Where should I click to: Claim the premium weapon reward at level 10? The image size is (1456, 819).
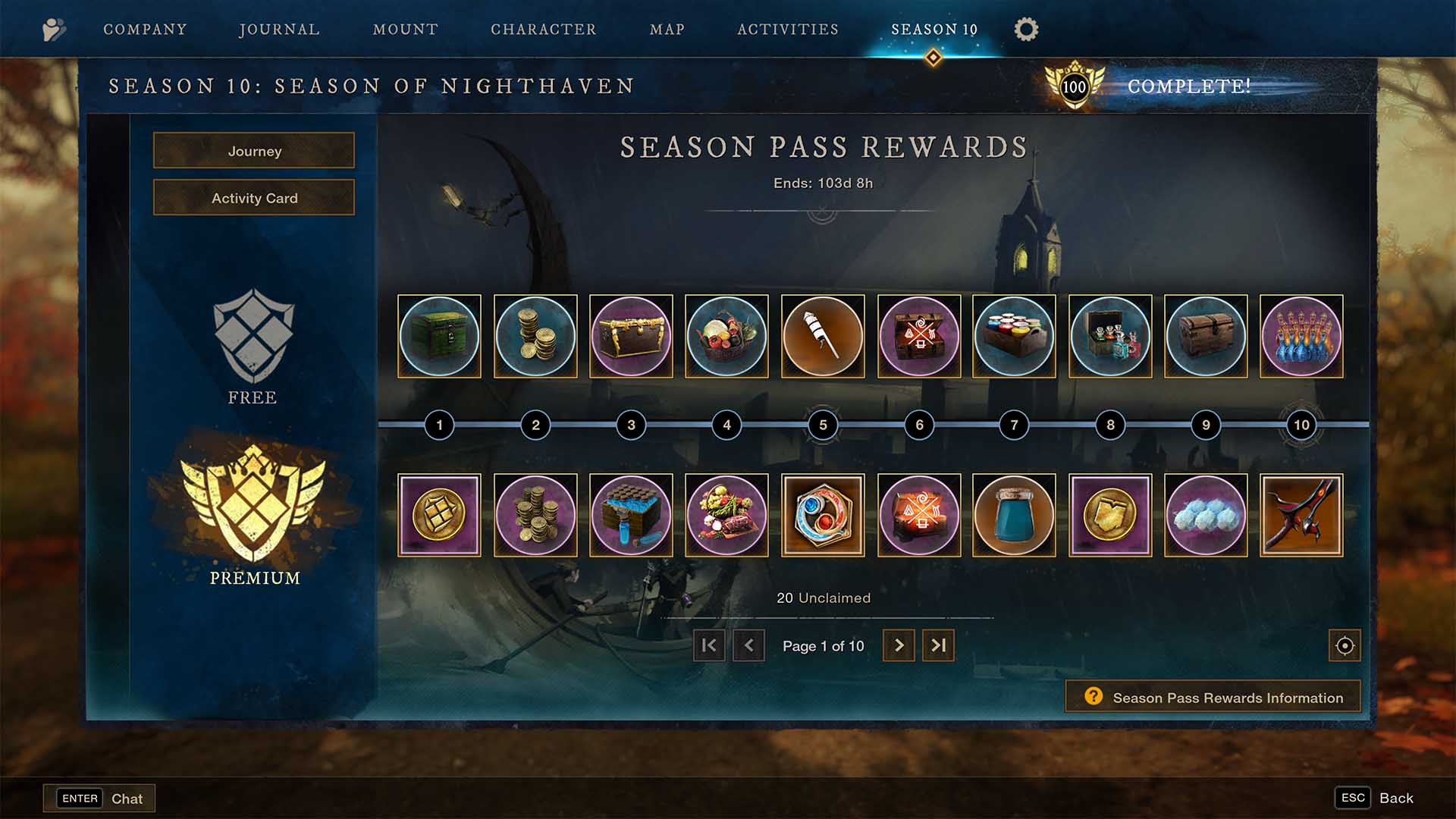(x=1301, y=516)
